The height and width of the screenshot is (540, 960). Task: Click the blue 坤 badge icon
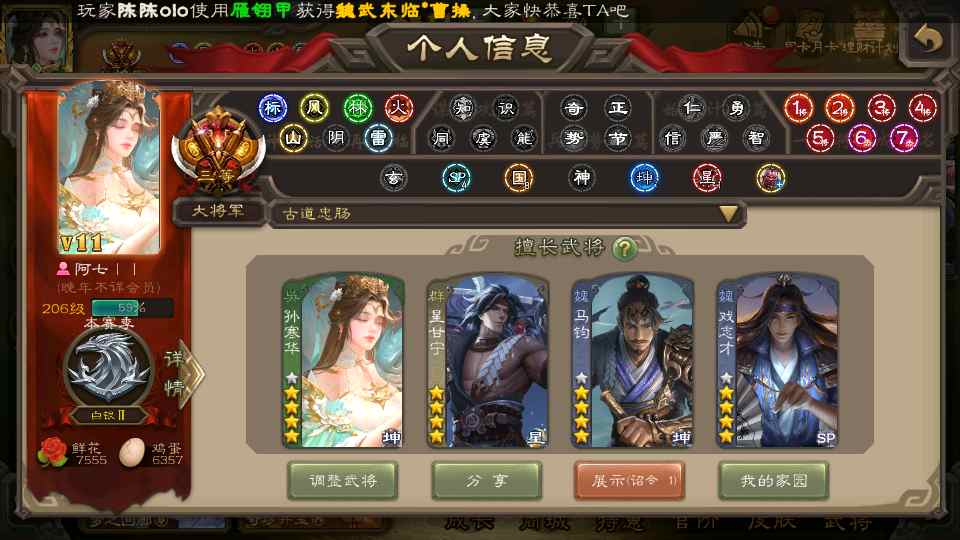click(644, 178)
